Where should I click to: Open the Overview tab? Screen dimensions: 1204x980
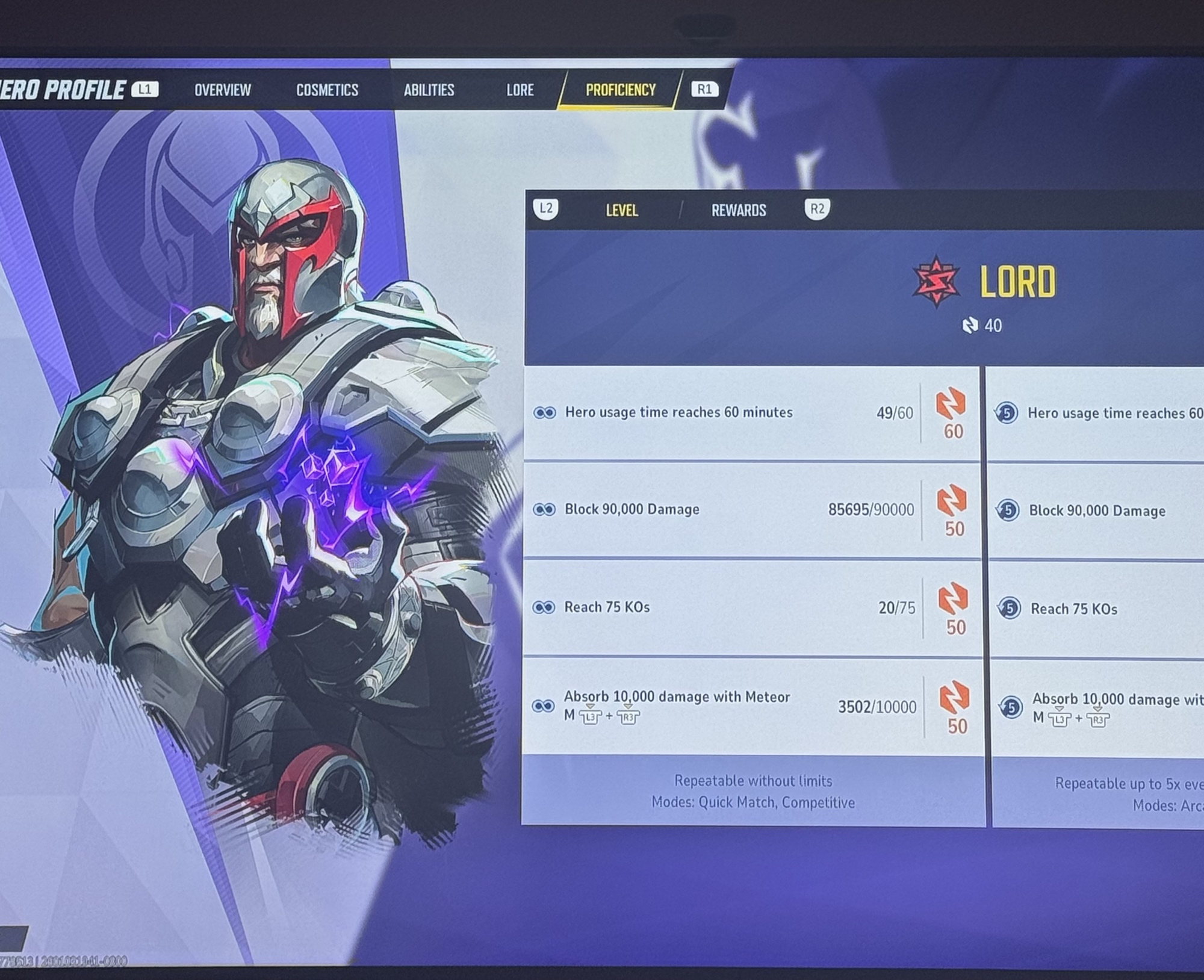222,90
